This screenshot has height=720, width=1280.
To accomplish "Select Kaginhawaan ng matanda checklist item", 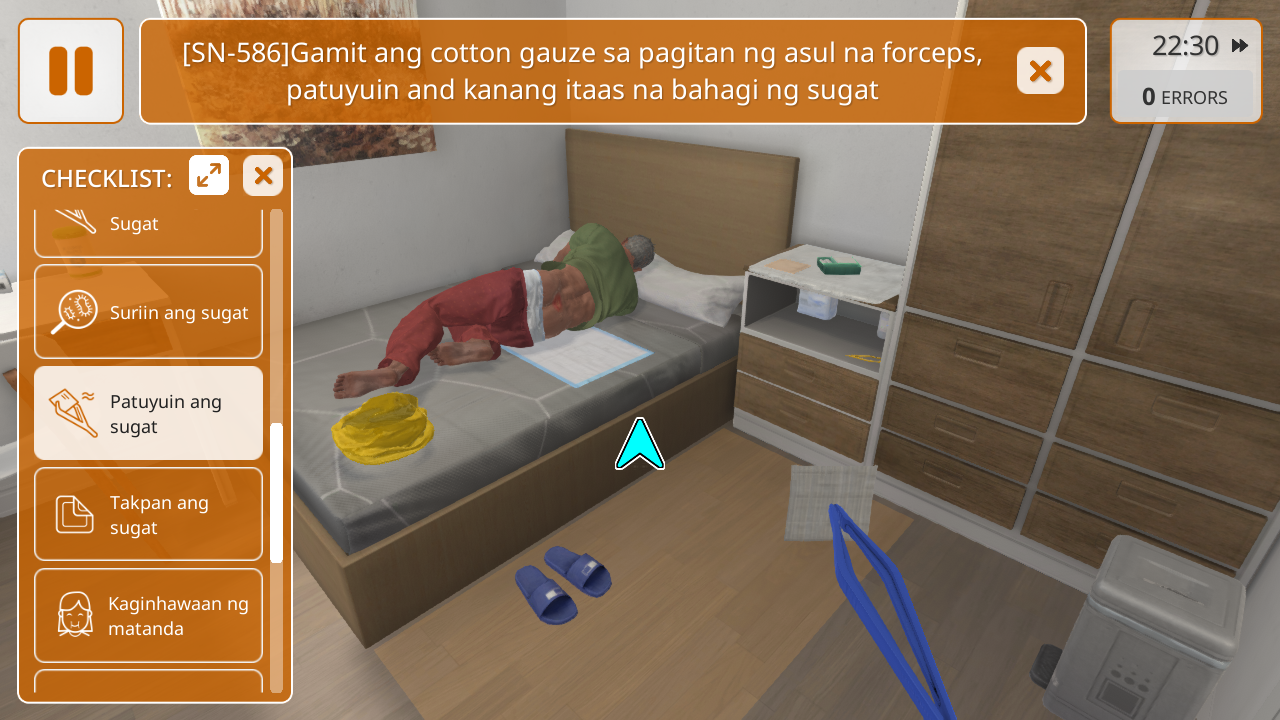I will click(148, 615).
